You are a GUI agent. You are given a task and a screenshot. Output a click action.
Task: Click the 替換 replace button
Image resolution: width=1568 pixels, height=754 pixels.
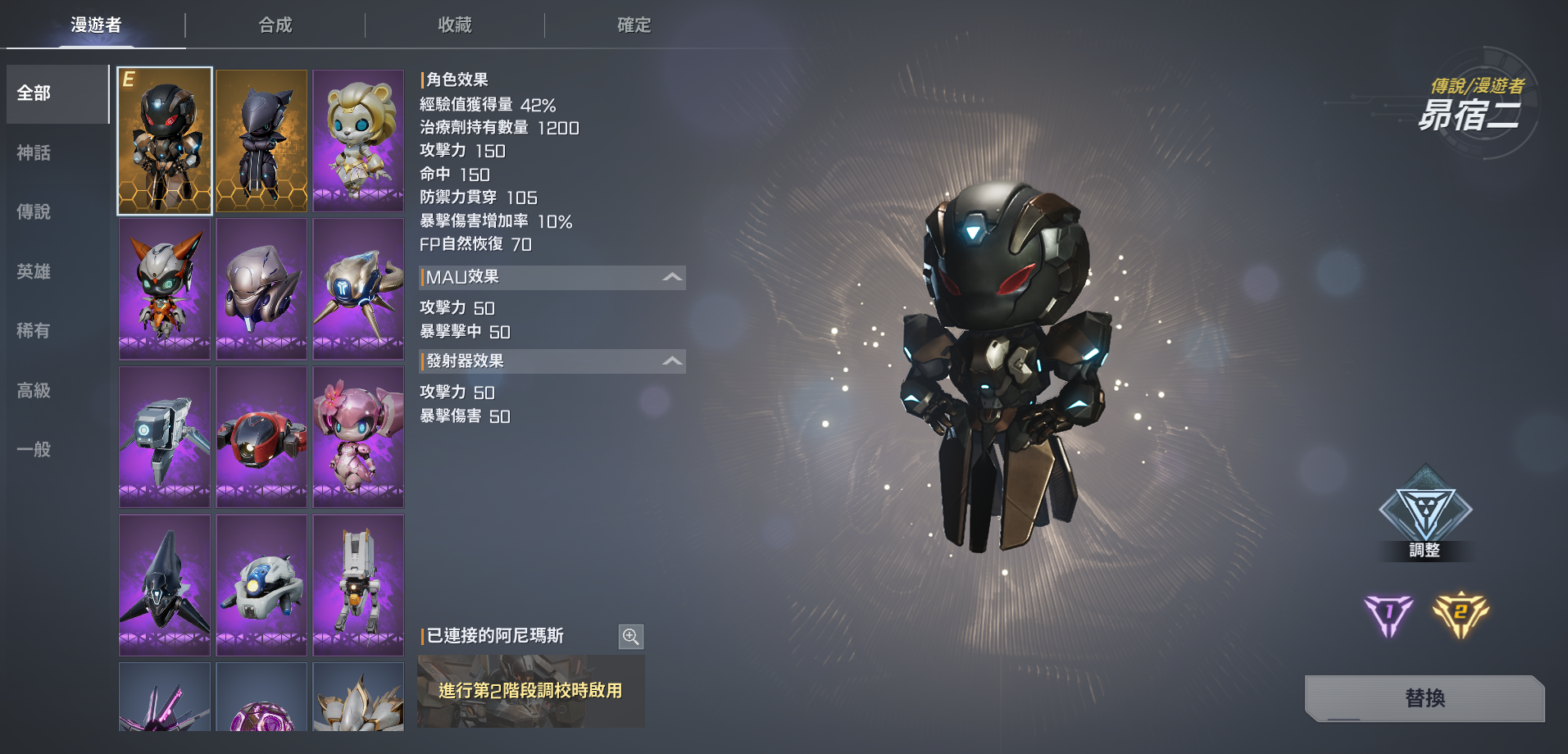(x=1425, y=698)
